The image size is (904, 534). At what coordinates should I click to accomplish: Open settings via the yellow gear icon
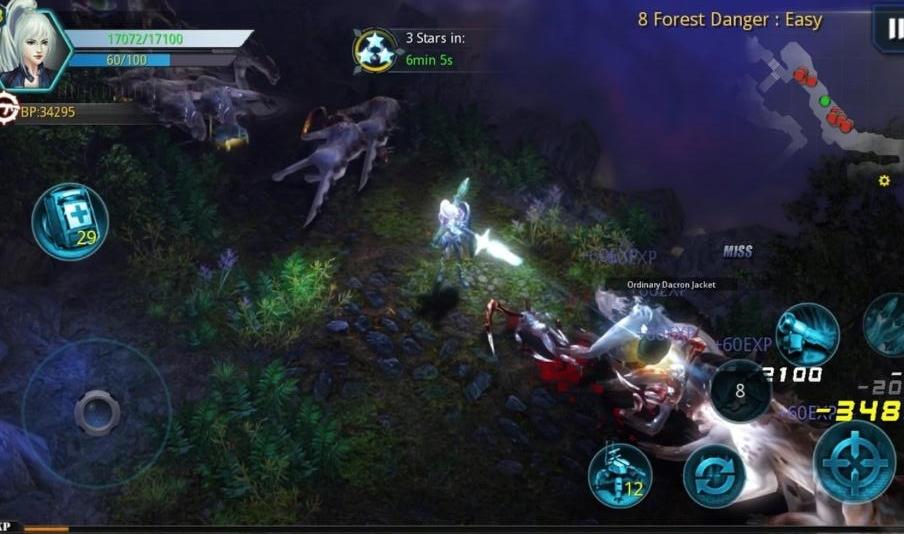pos(884,181)
